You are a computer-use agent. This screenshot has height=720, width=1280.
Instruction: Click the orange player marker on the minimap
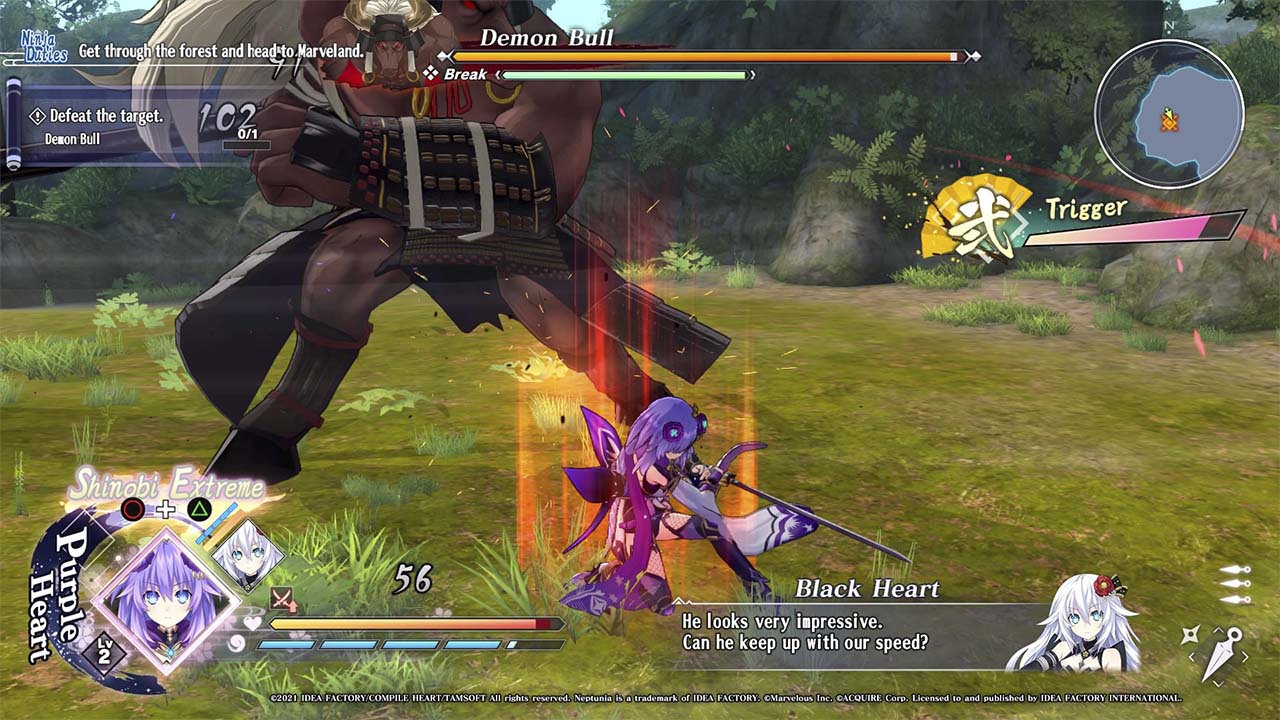pos(1169,120)
